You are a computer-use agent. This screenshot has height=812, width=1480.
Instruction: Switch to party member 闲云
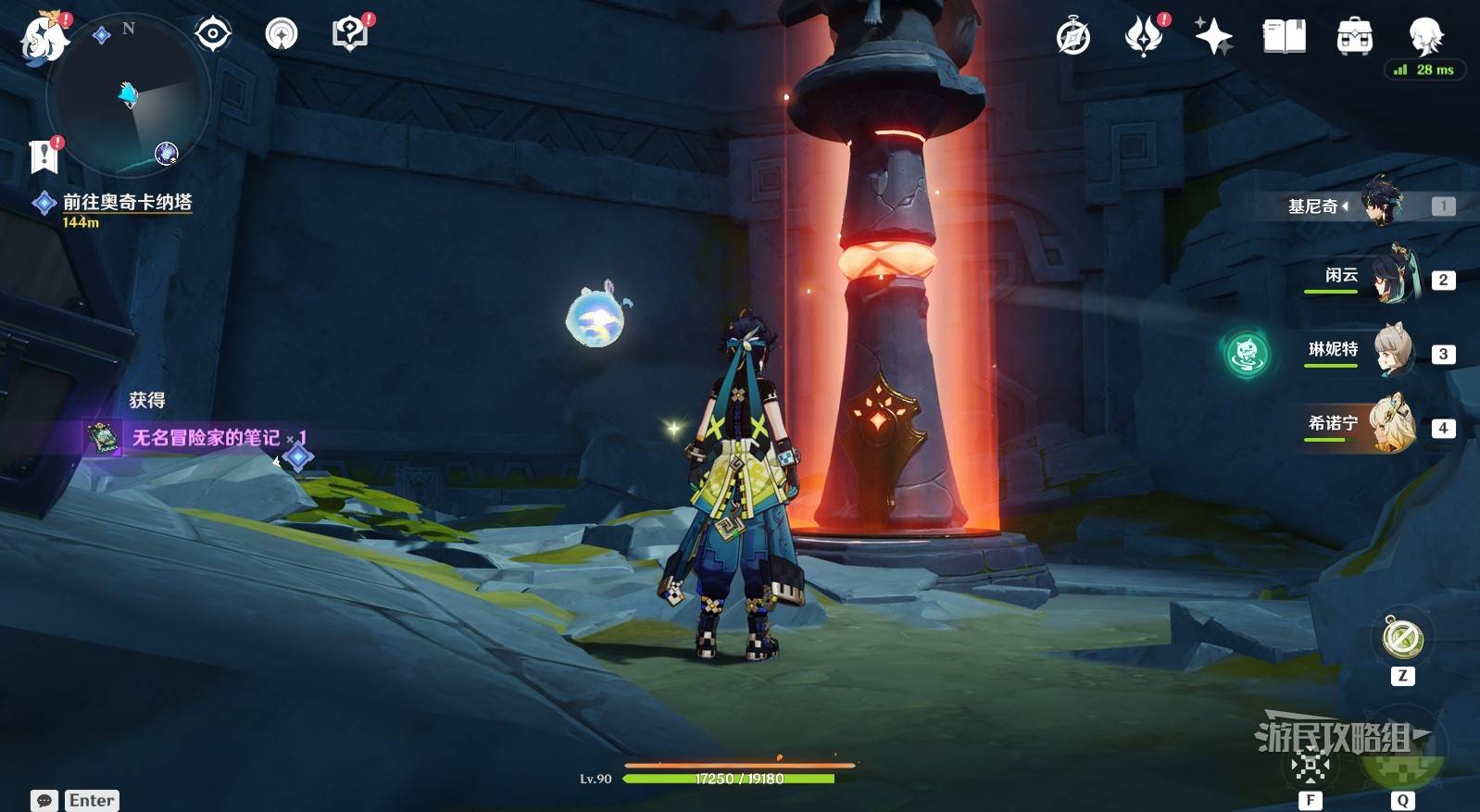click(x=1389, y=276)
